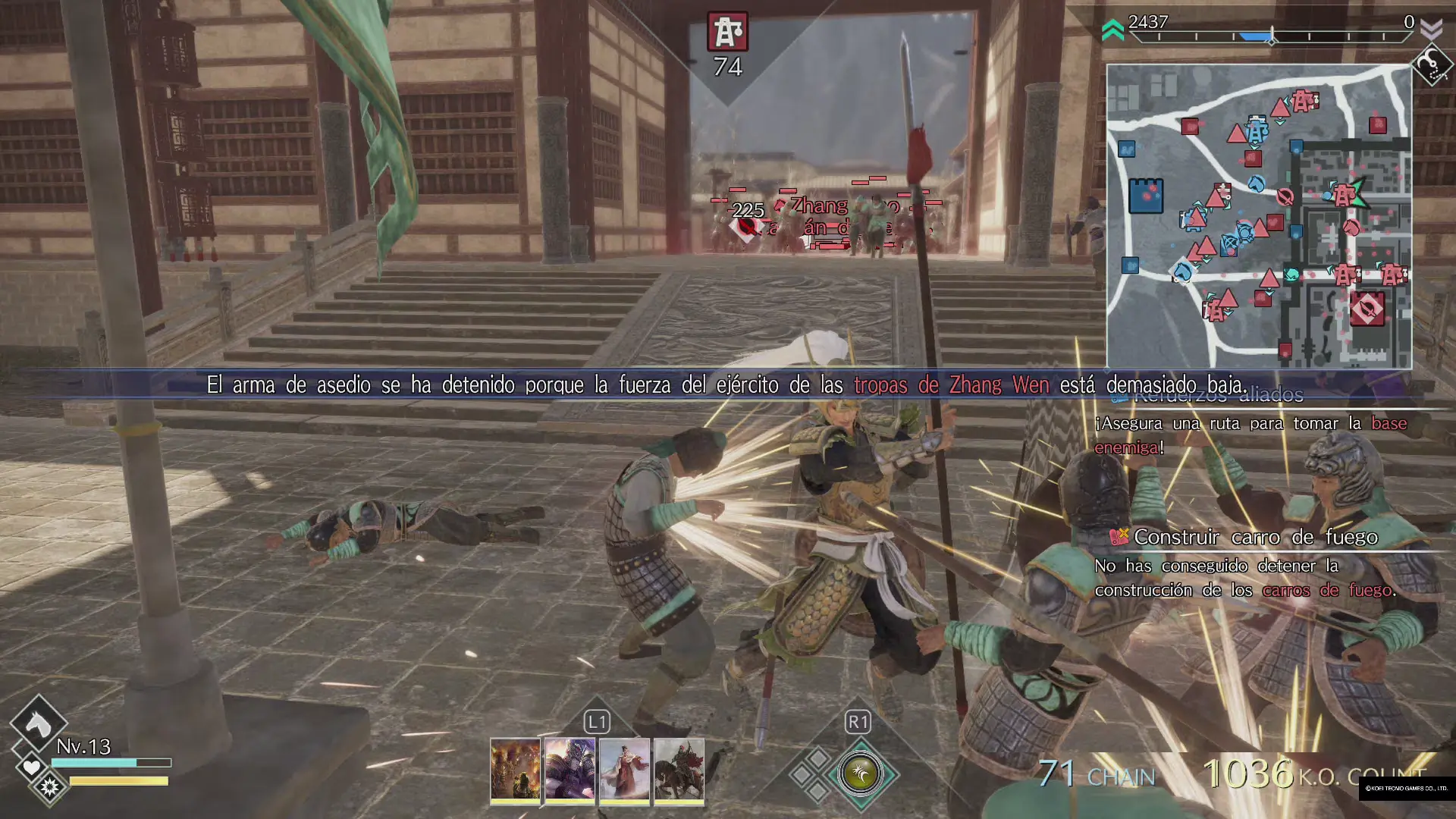This screenshot has height=819, width=1456.
Task: Pick the red-robed strategist card
Action: (x=624, y=770)
